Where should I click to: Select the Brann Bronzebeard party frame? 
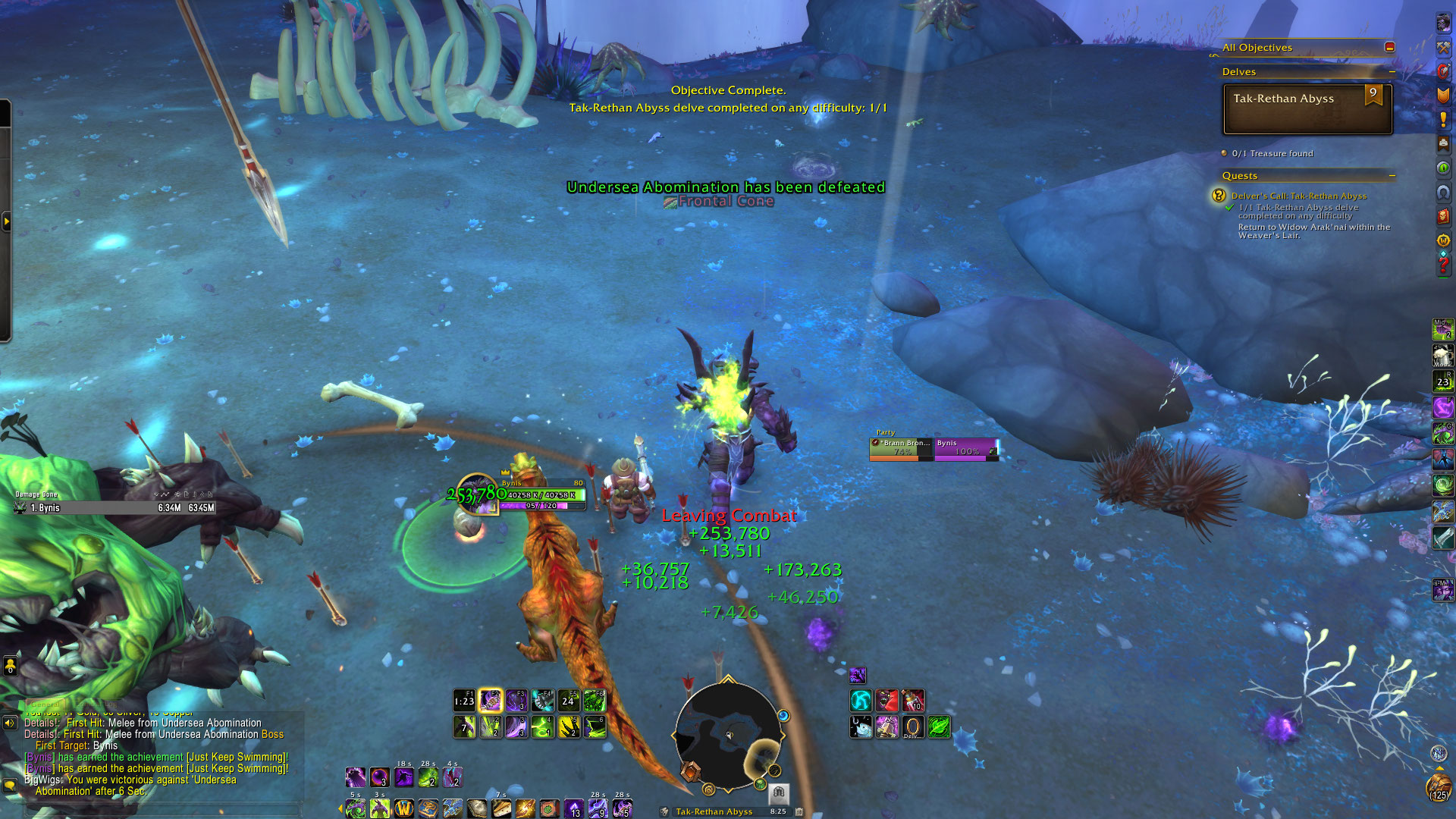coord(902,448)
